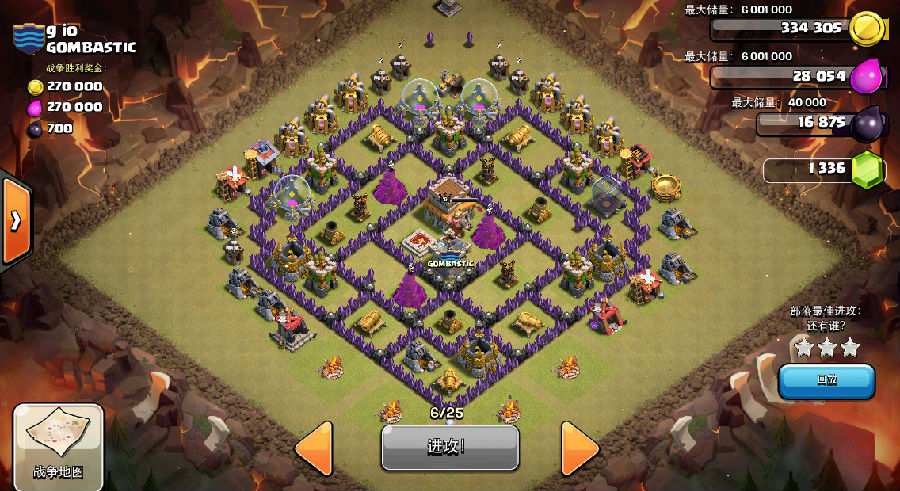The height and width of the screenshot is (491, 900).
Task: Show the next enemy base
Action: (x=579, y=446)
